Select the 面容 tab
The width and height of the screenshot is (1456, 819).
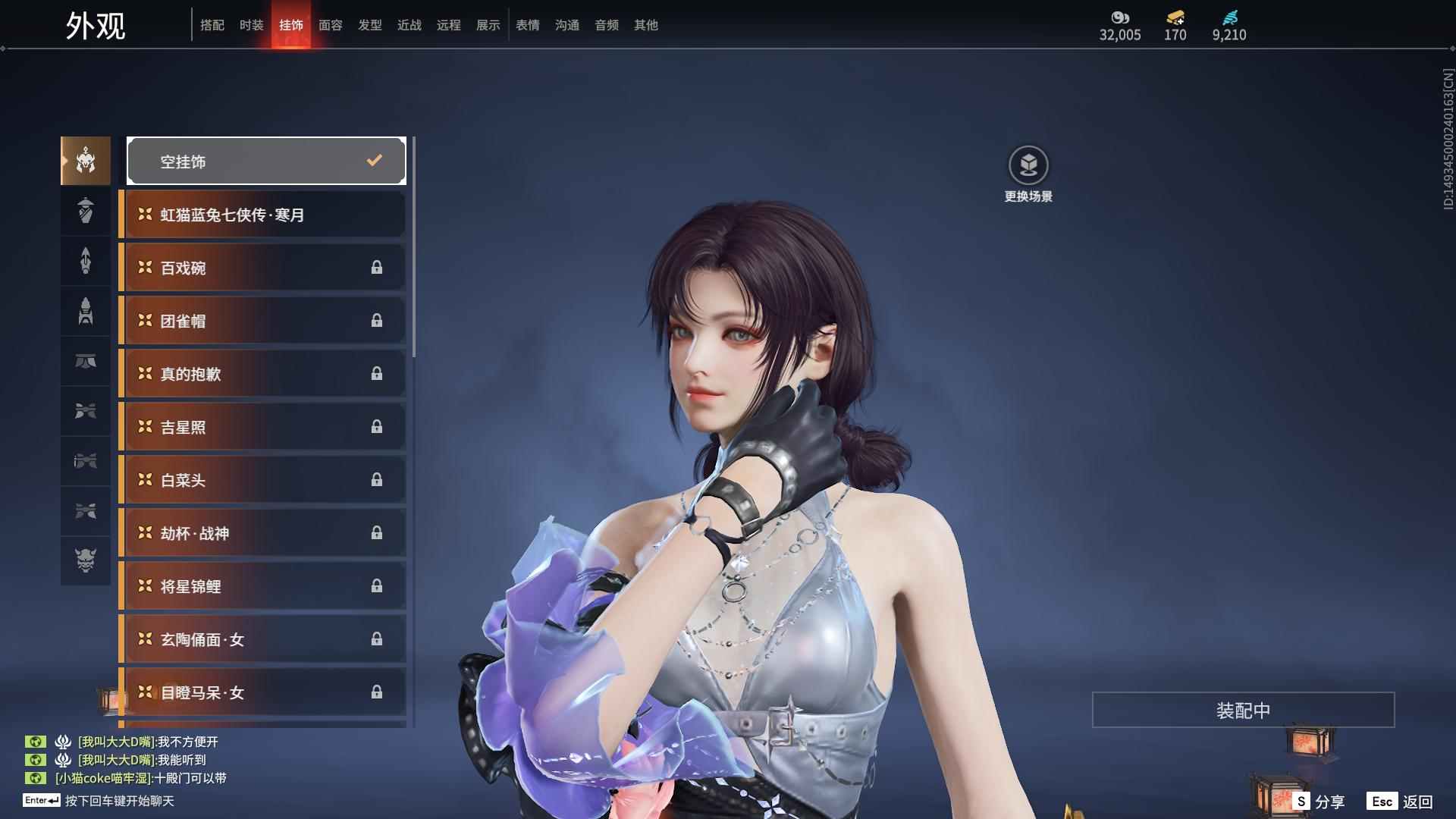pos(330,25)
